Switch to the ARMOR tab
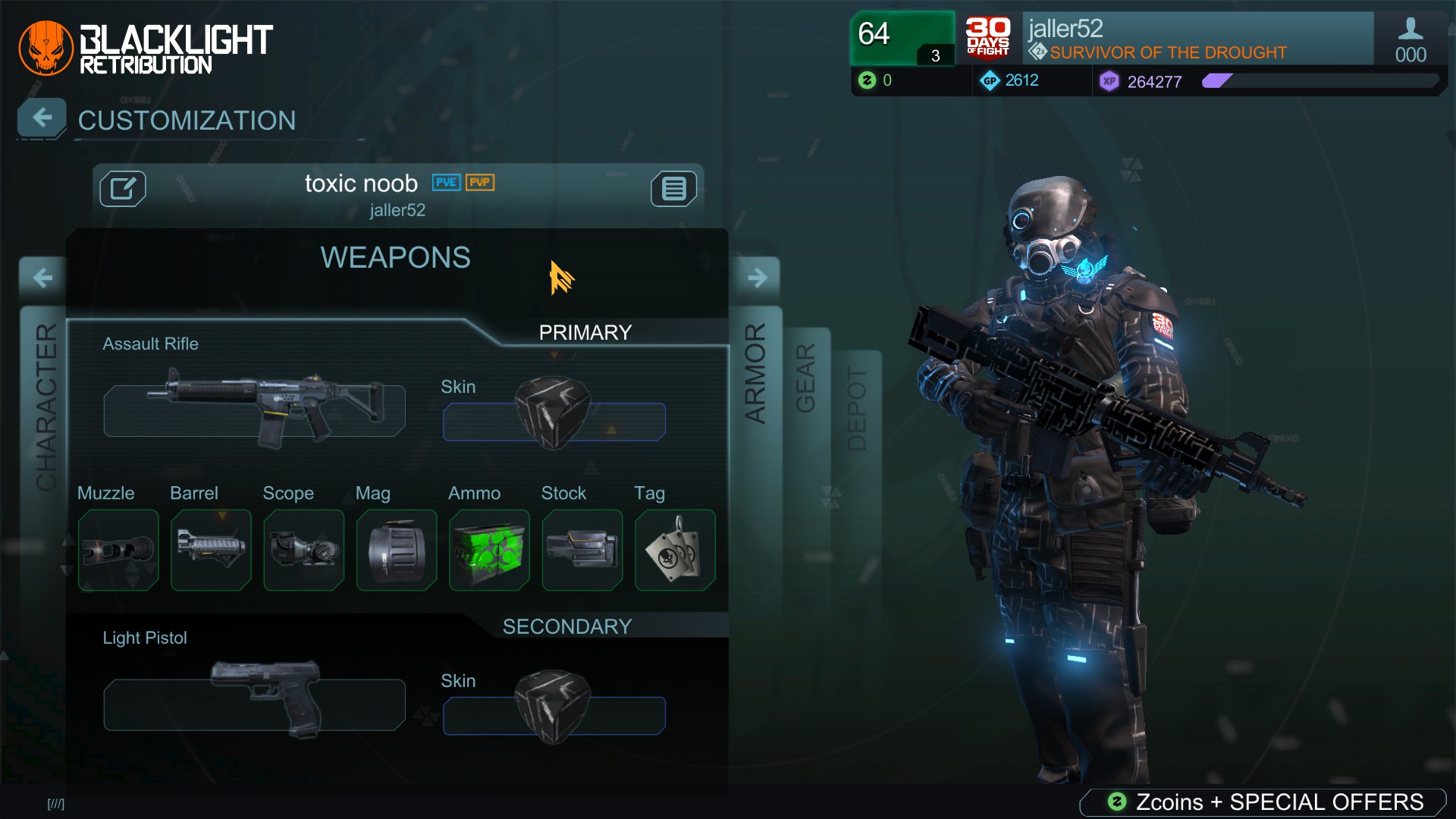 pyautogui.click(x=756, y=372)
